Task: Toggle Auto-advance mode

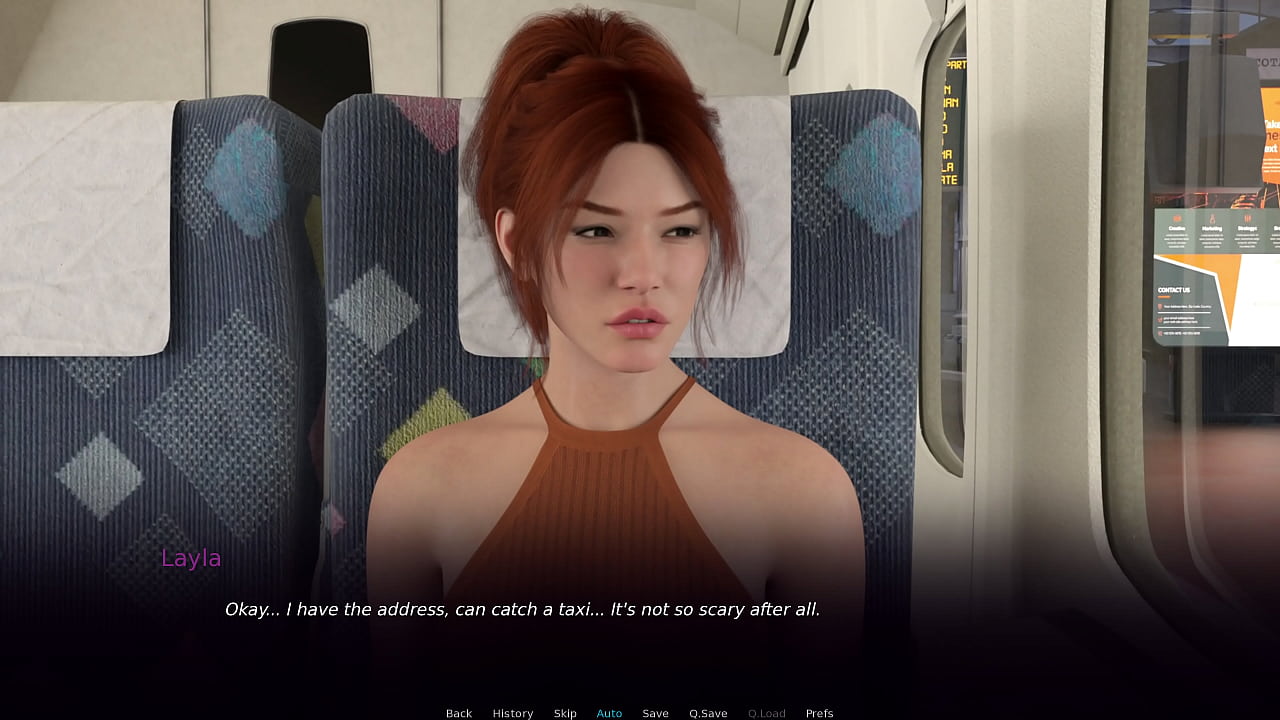Action: point(609,713)
